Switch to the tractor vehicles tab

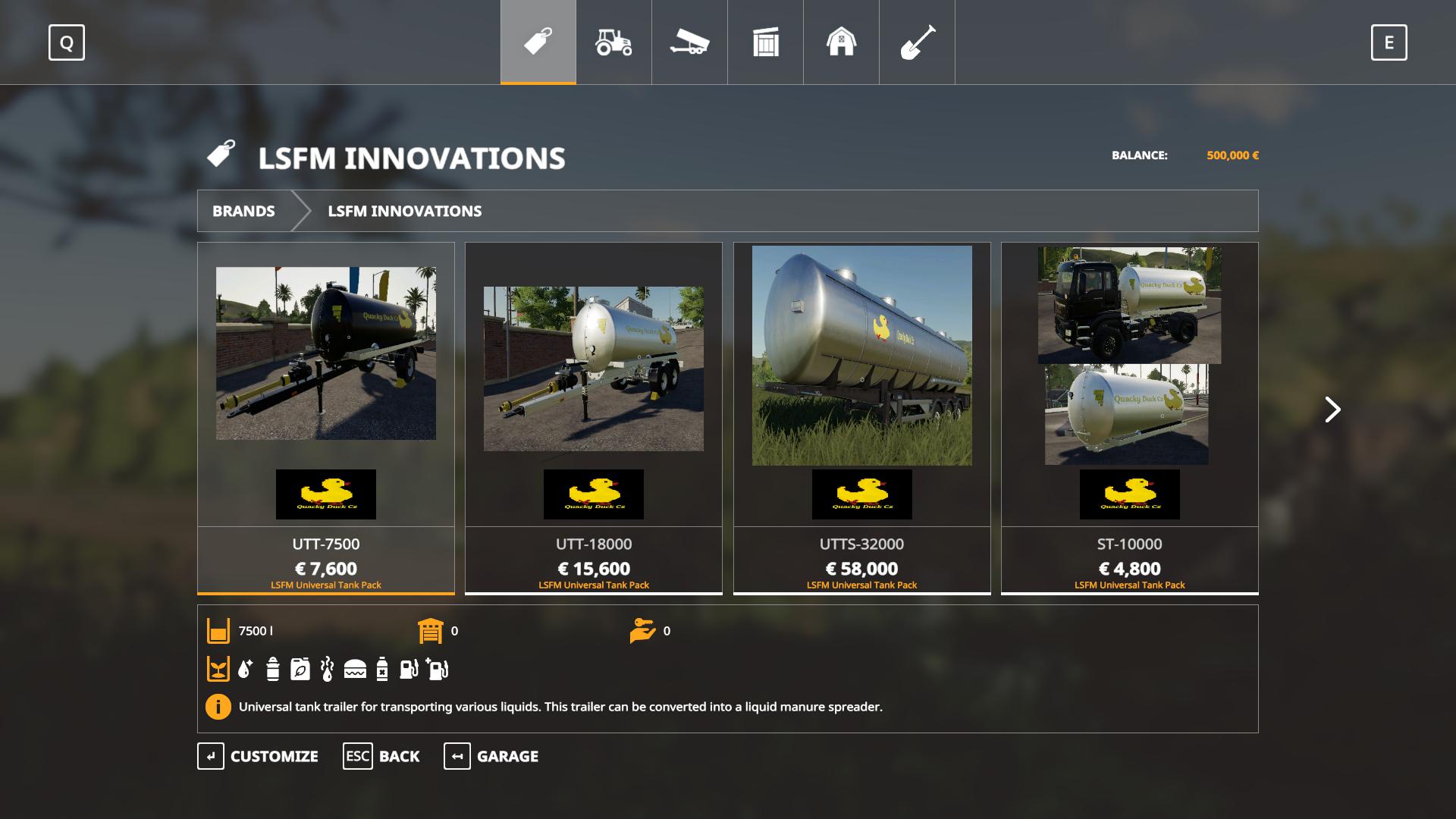[613, 42]
